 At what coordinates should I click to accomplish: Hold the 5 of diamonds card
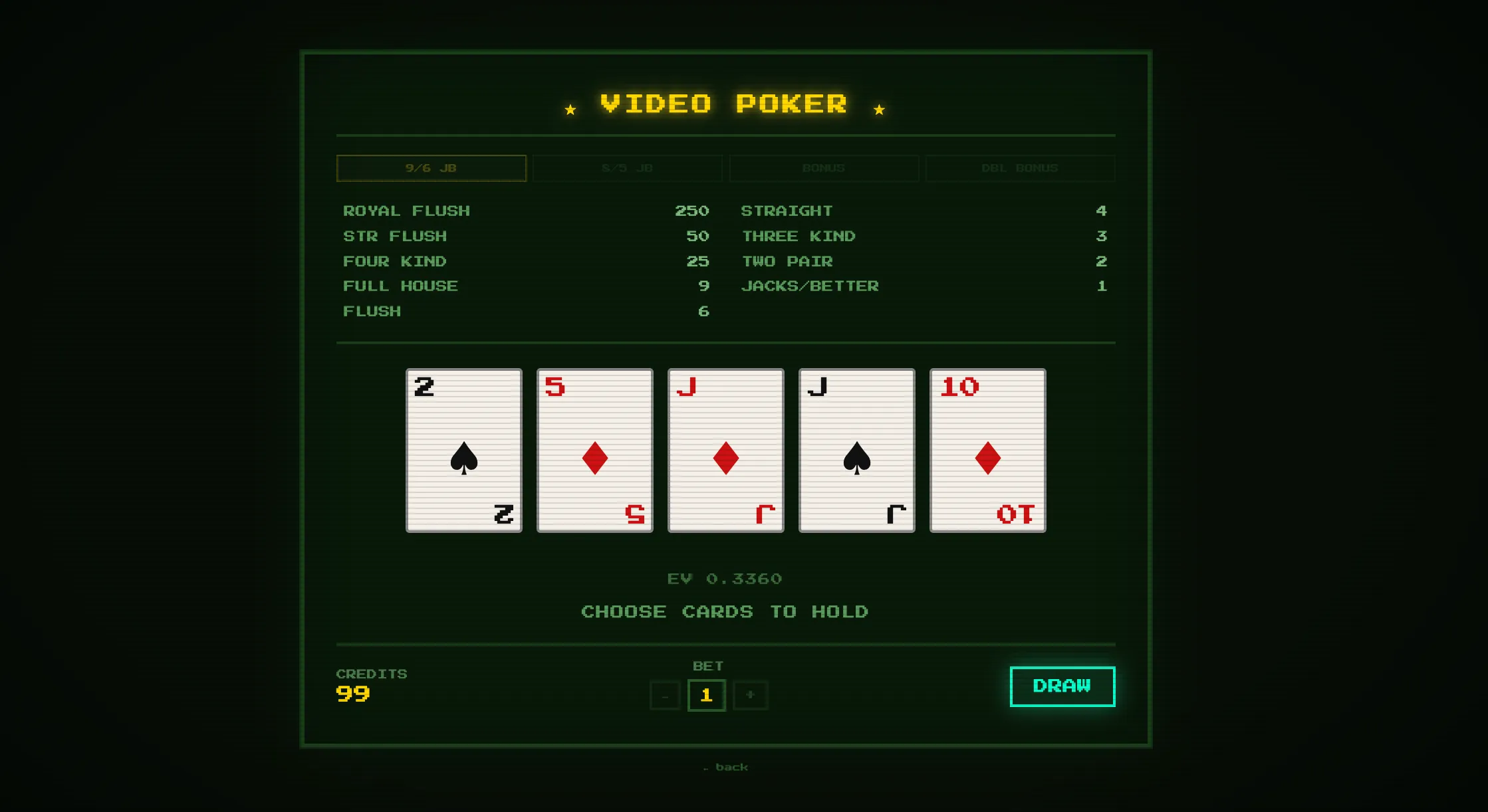[594, 450]
